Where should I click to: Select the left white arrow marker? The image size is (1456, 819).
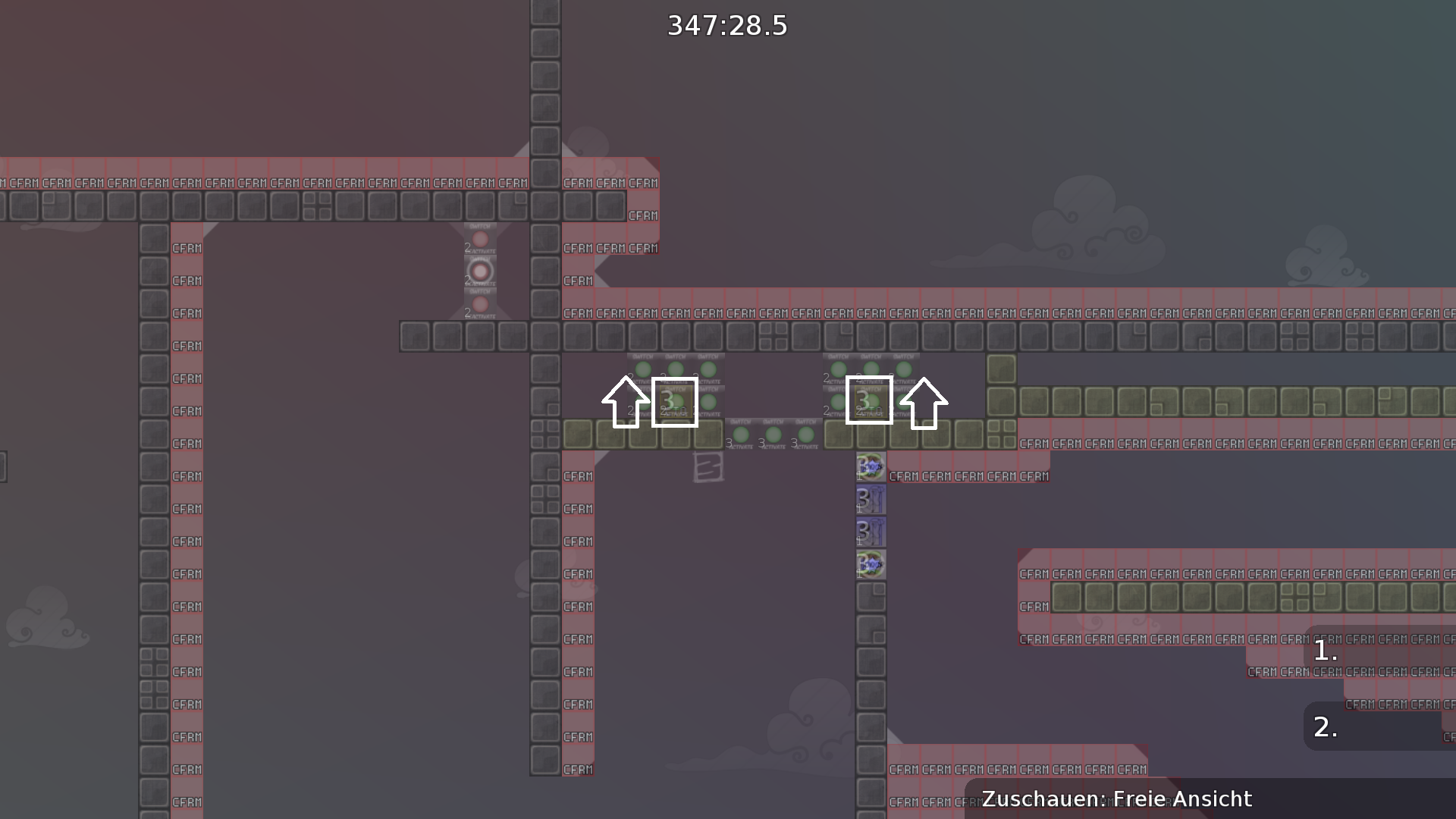626,403
